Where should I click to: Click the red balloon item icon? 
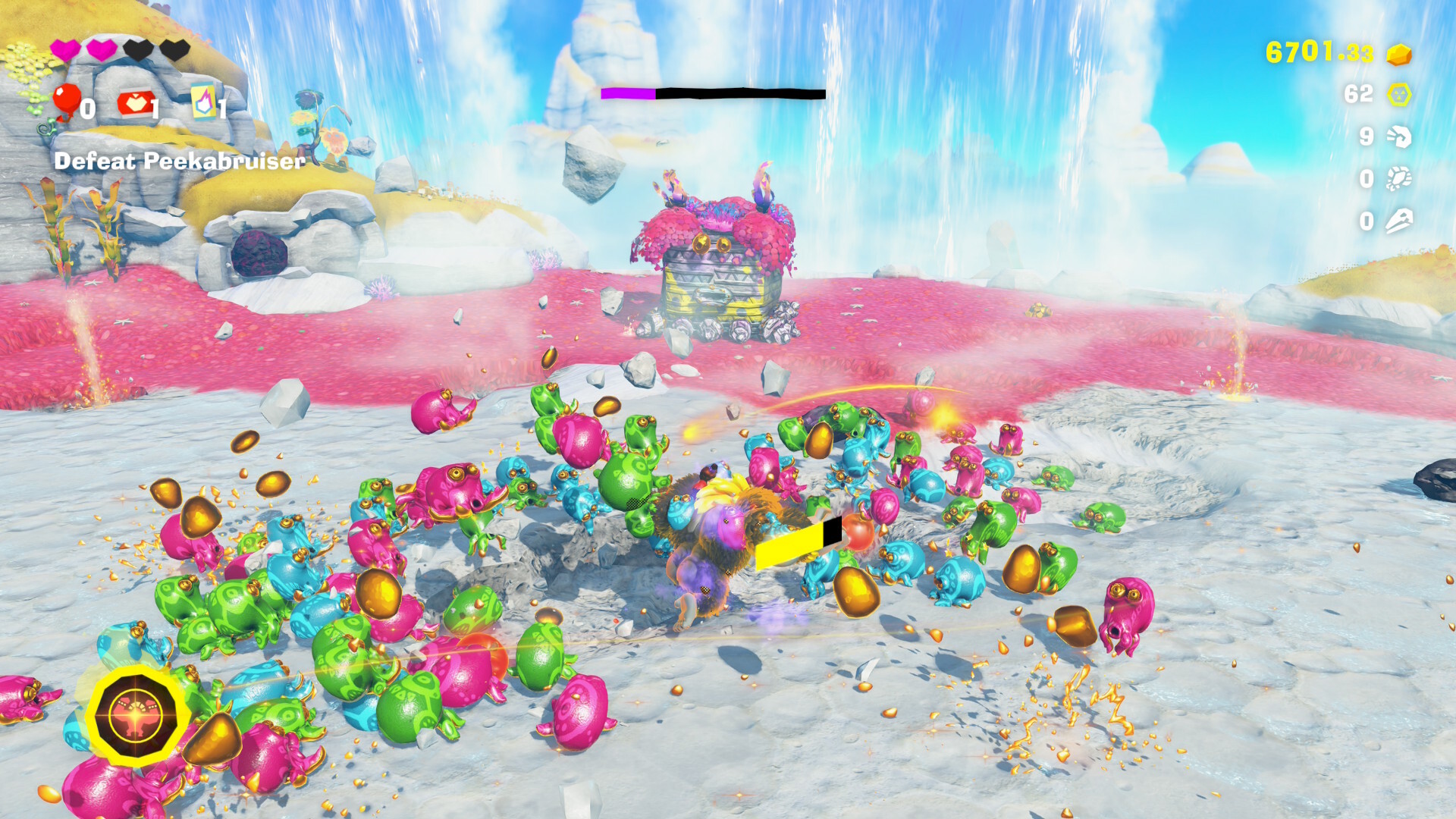tap(66, 100)
